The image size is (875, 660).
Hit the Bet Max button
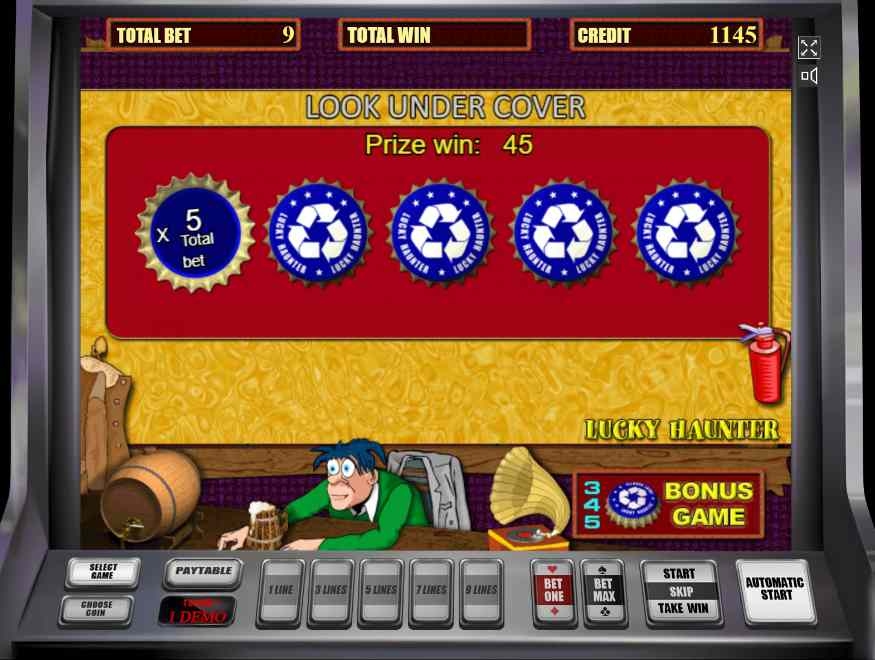[604, 591]
